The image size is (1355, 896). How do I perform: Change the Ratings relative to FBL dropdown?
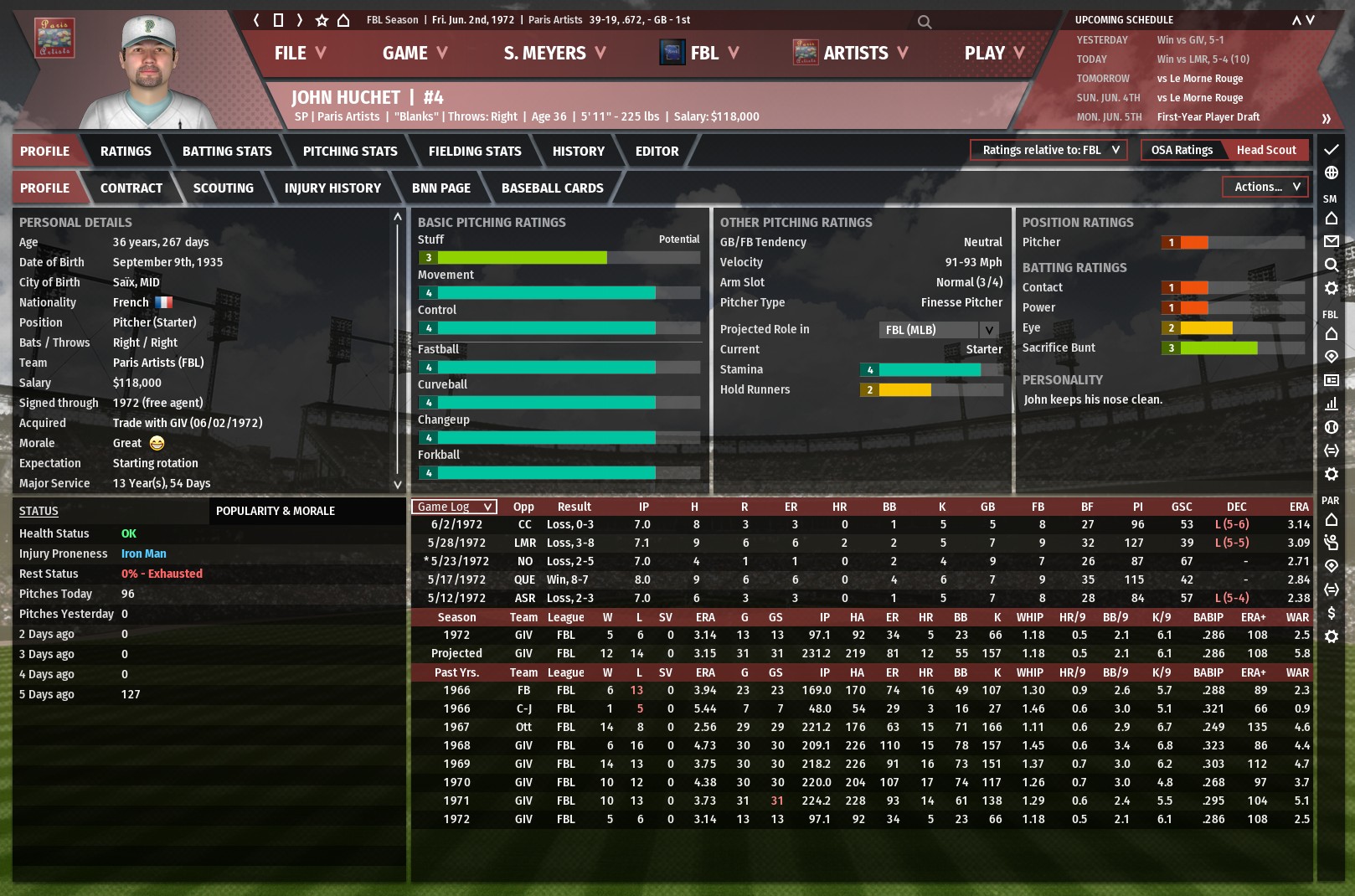[1050, 150]
